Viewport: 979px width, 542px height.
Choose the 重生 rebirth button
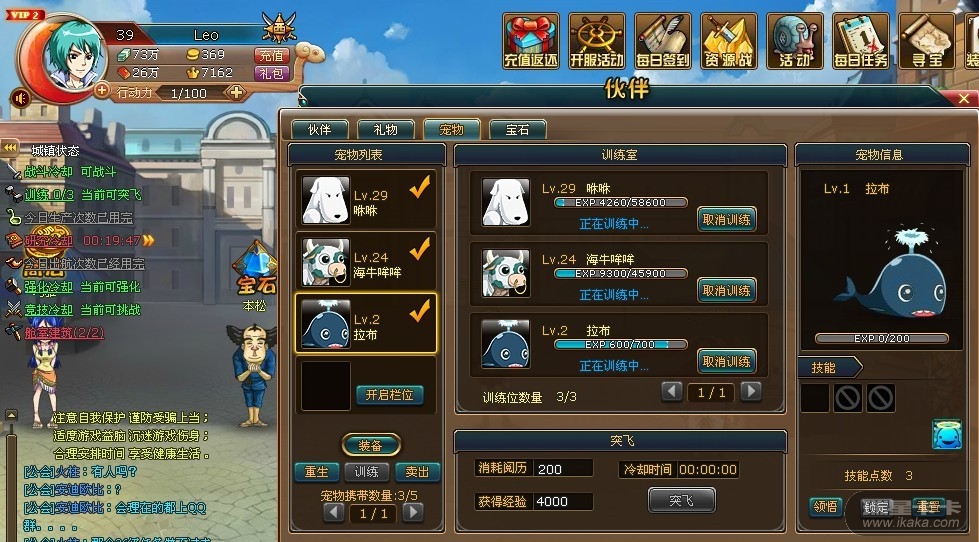[316, 472]
